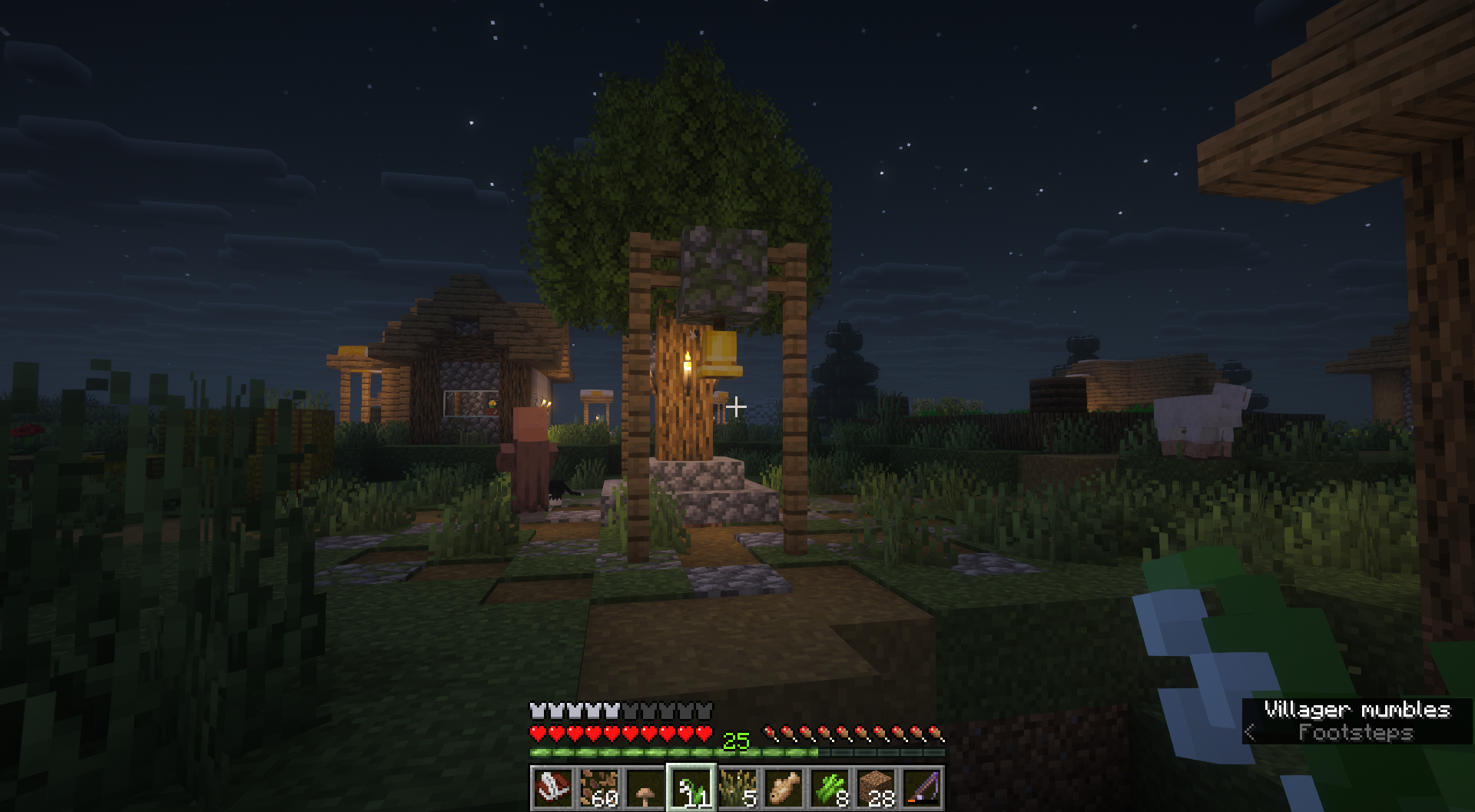
Task: Choose the sugar cane stack
Action: [x=830, y=787]
